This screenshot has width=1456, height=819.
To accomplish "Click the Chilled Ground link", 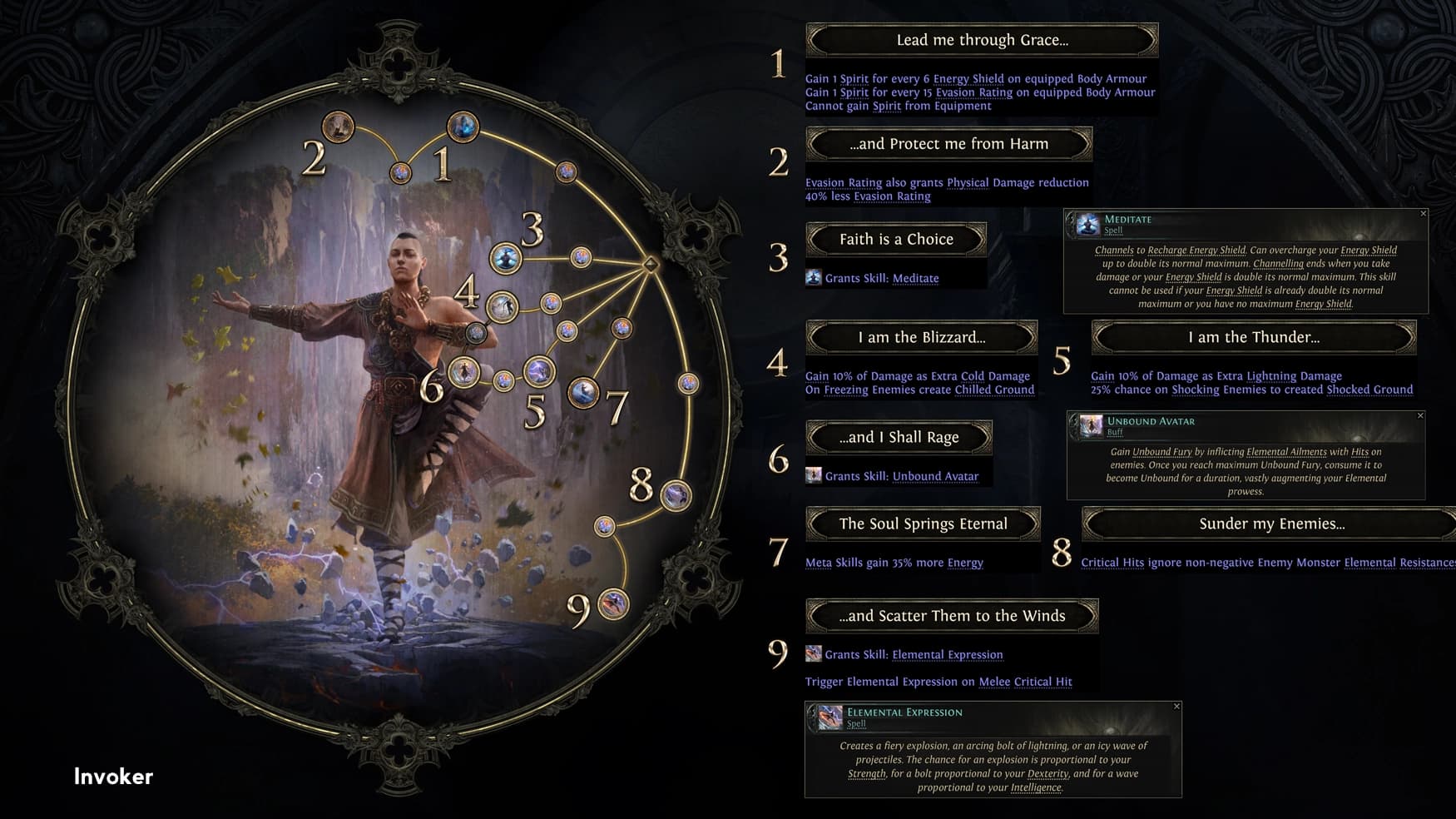I will tap(996, 390).
